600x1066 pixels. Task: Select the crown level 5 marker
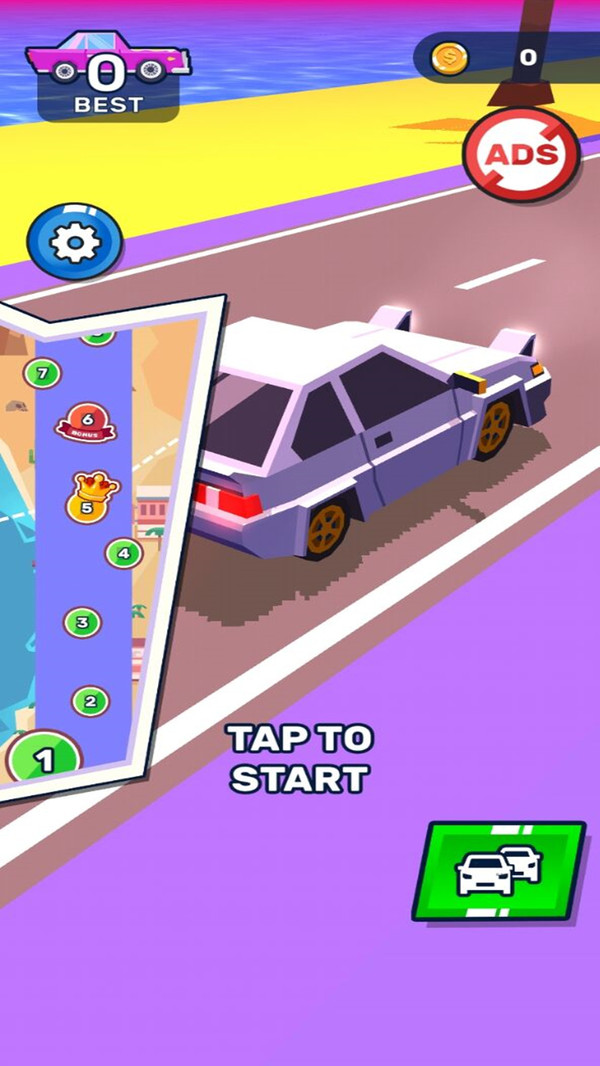pos(88,499)
